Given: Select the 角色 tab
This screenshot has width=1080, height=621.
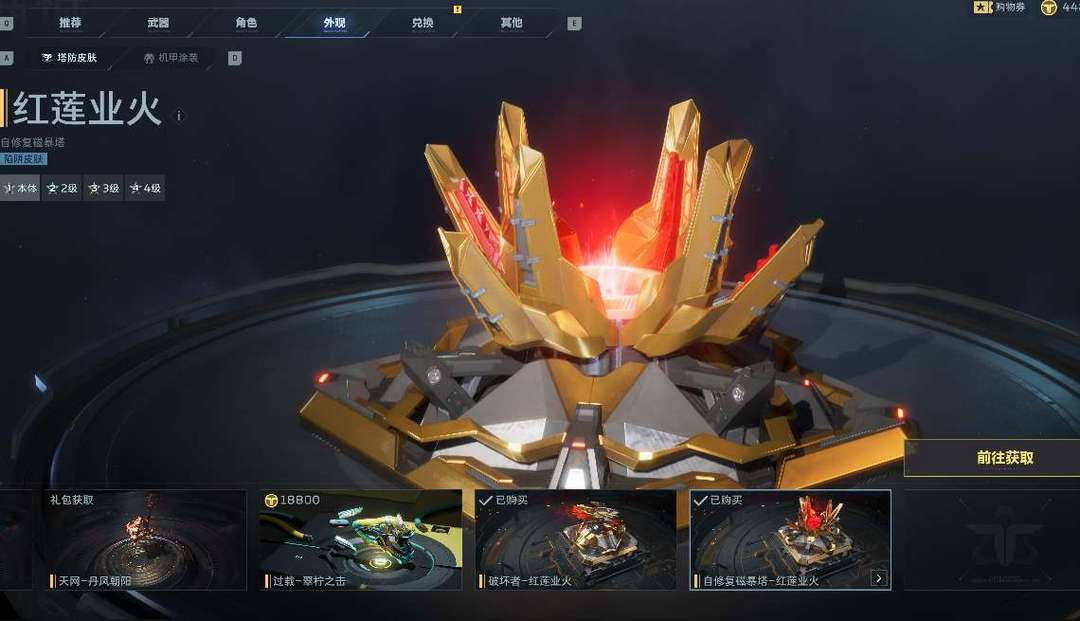Looking at the screenshot, I should [246, 22].
